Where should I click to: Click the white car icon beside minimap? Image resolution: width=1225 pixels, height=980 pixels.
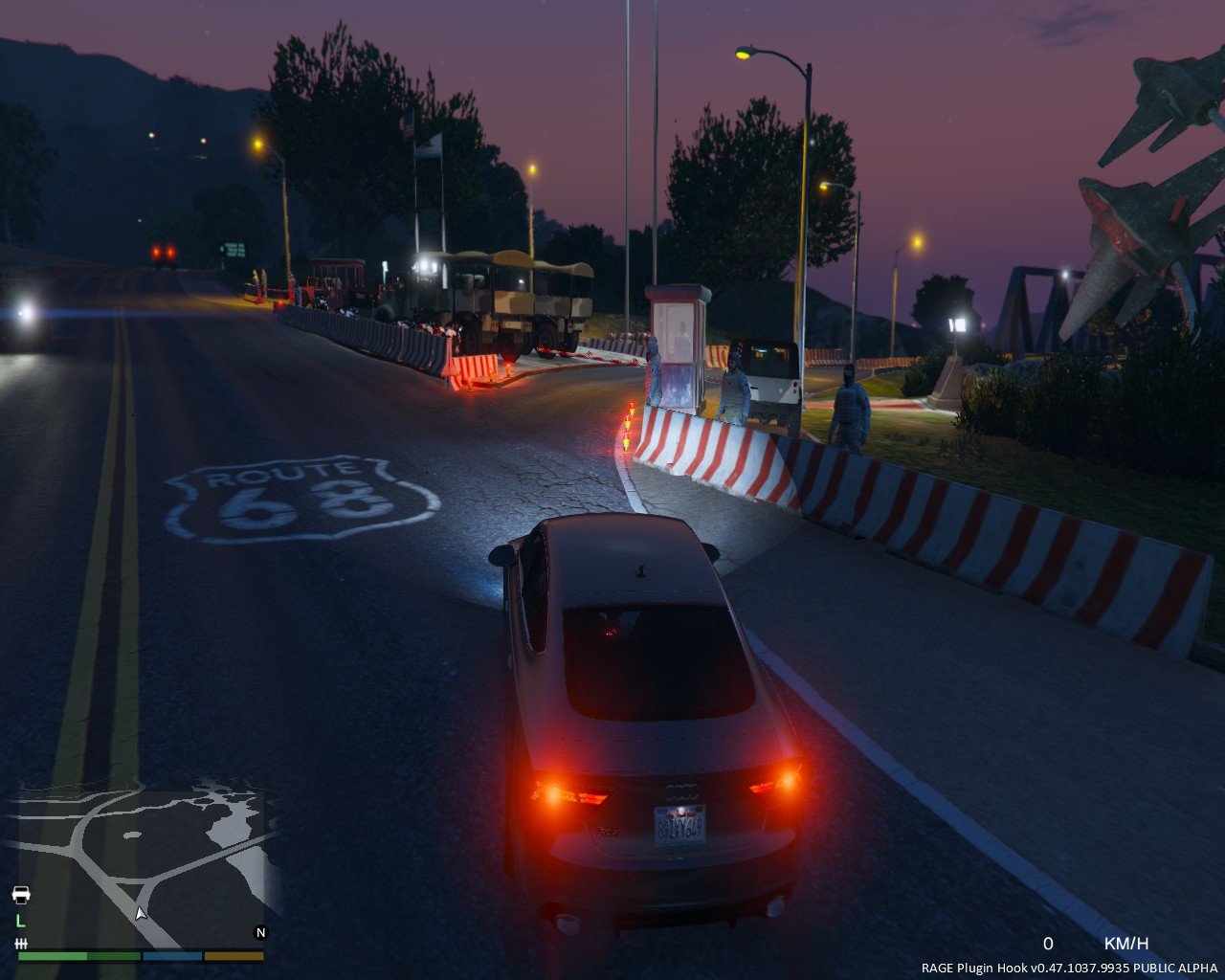pyautogui.click(x=21, y=895)
